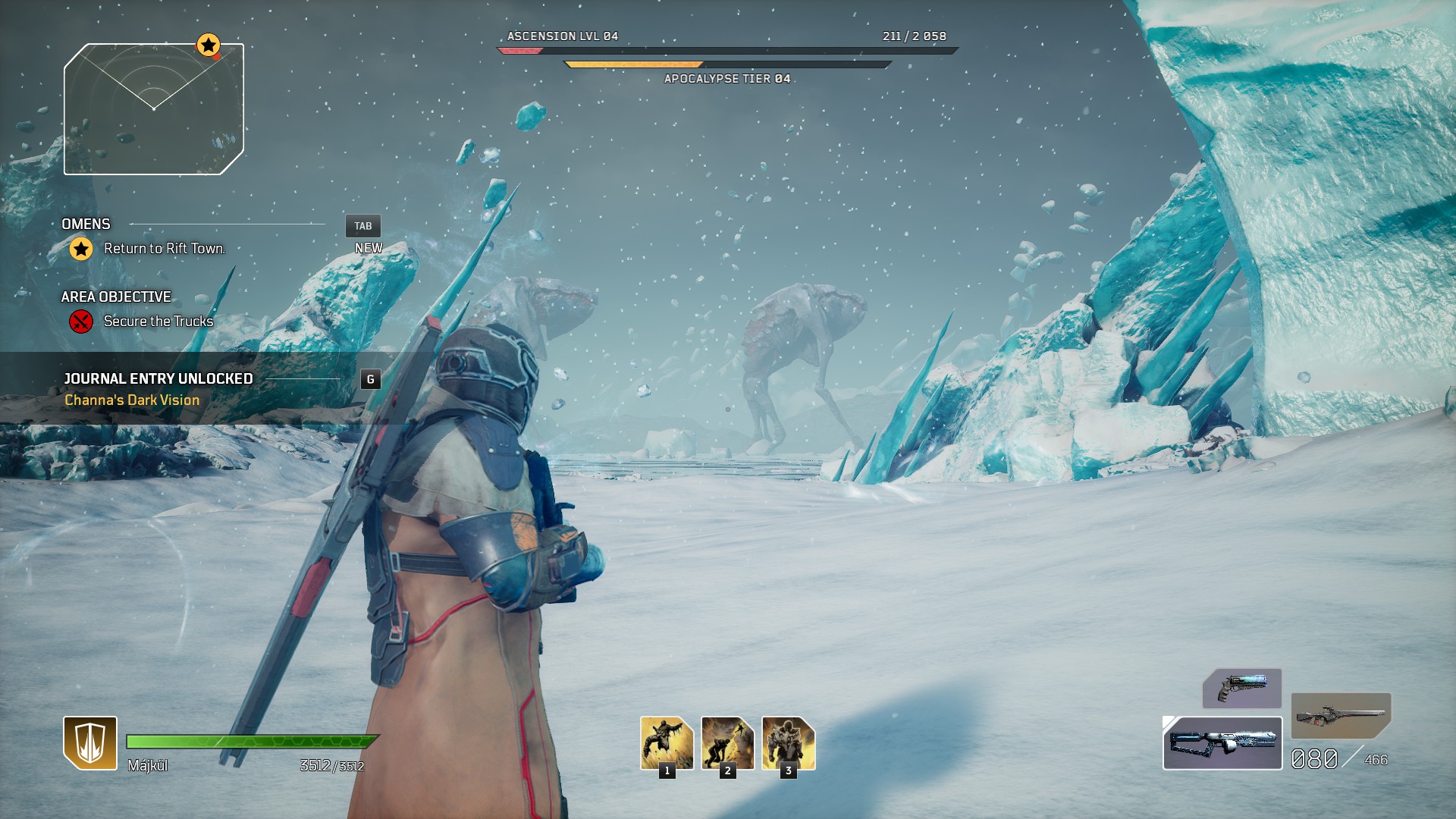Open the Return to Rift Town omen
This screenshot has height=819, width=1456.
point(164,249)
